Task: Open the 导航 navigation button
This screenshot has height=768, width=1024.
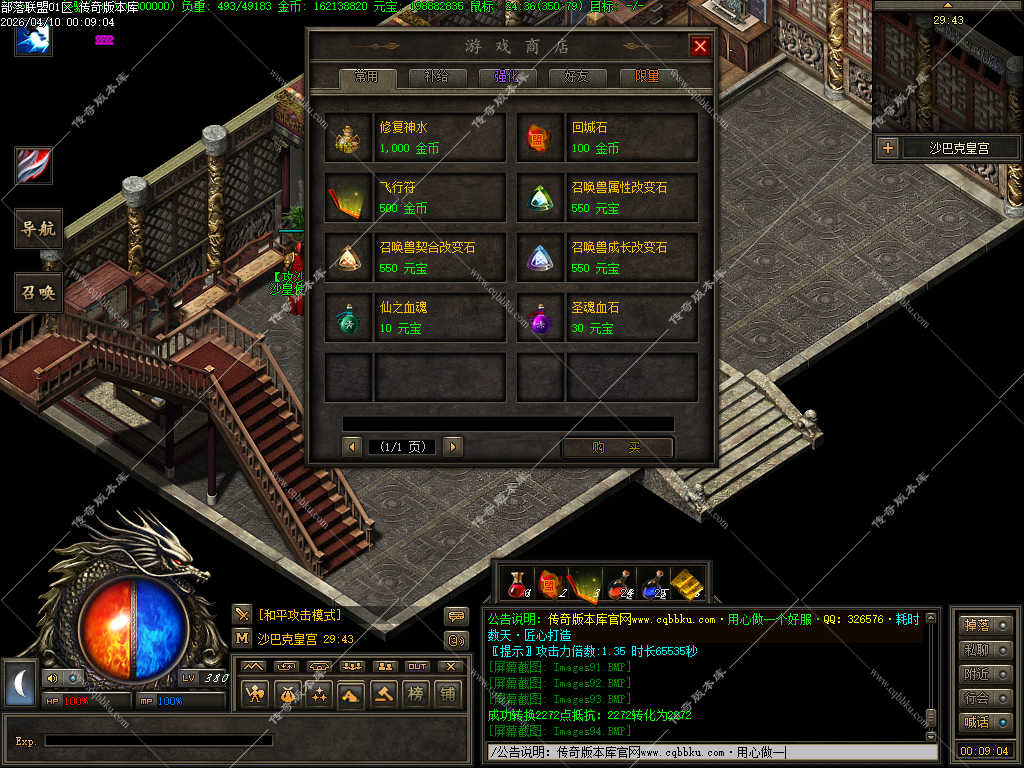Action: tap(39, 229)
